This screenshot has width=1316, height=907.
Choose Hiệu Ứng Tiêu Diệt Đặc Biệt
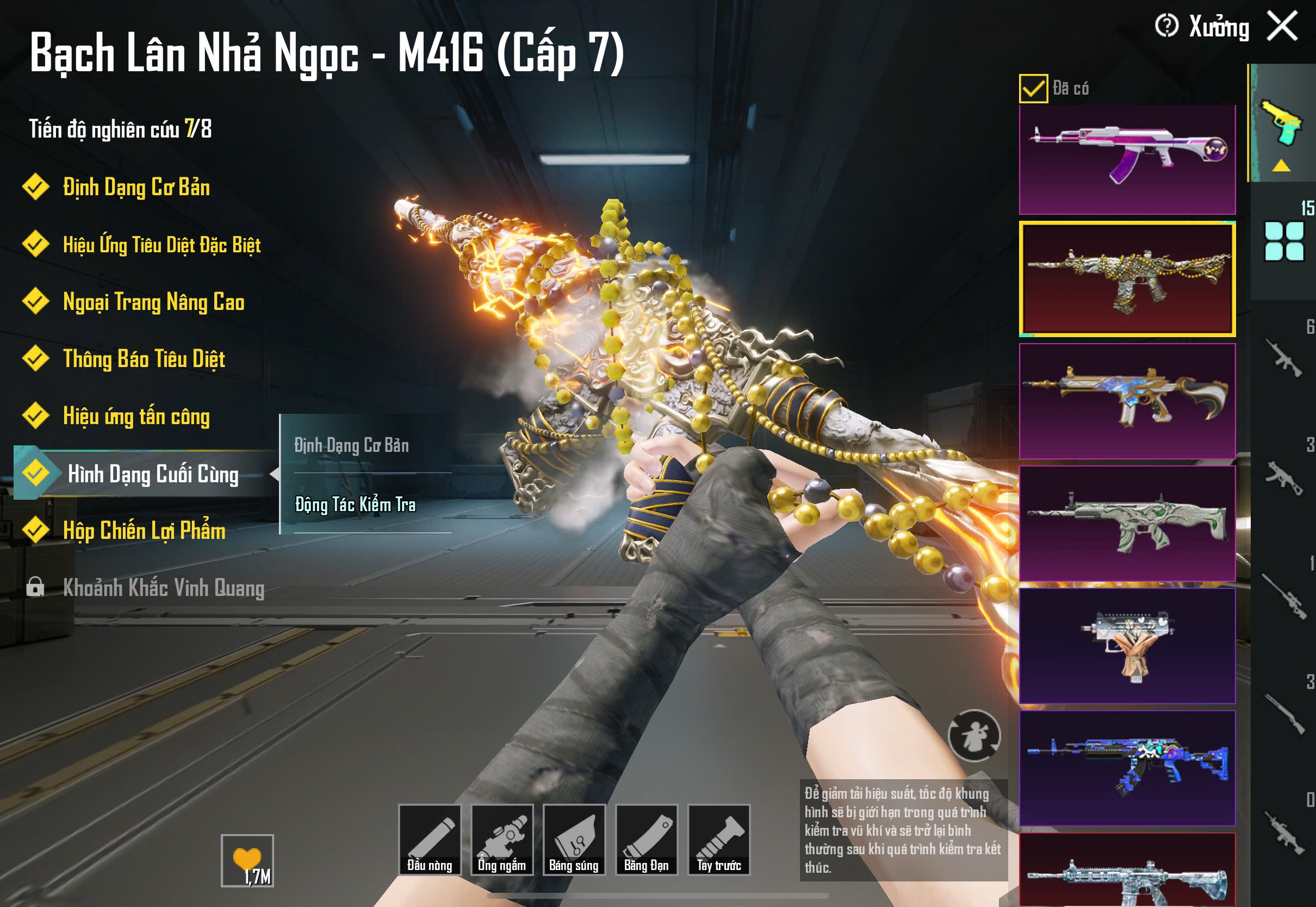(162, 245)
